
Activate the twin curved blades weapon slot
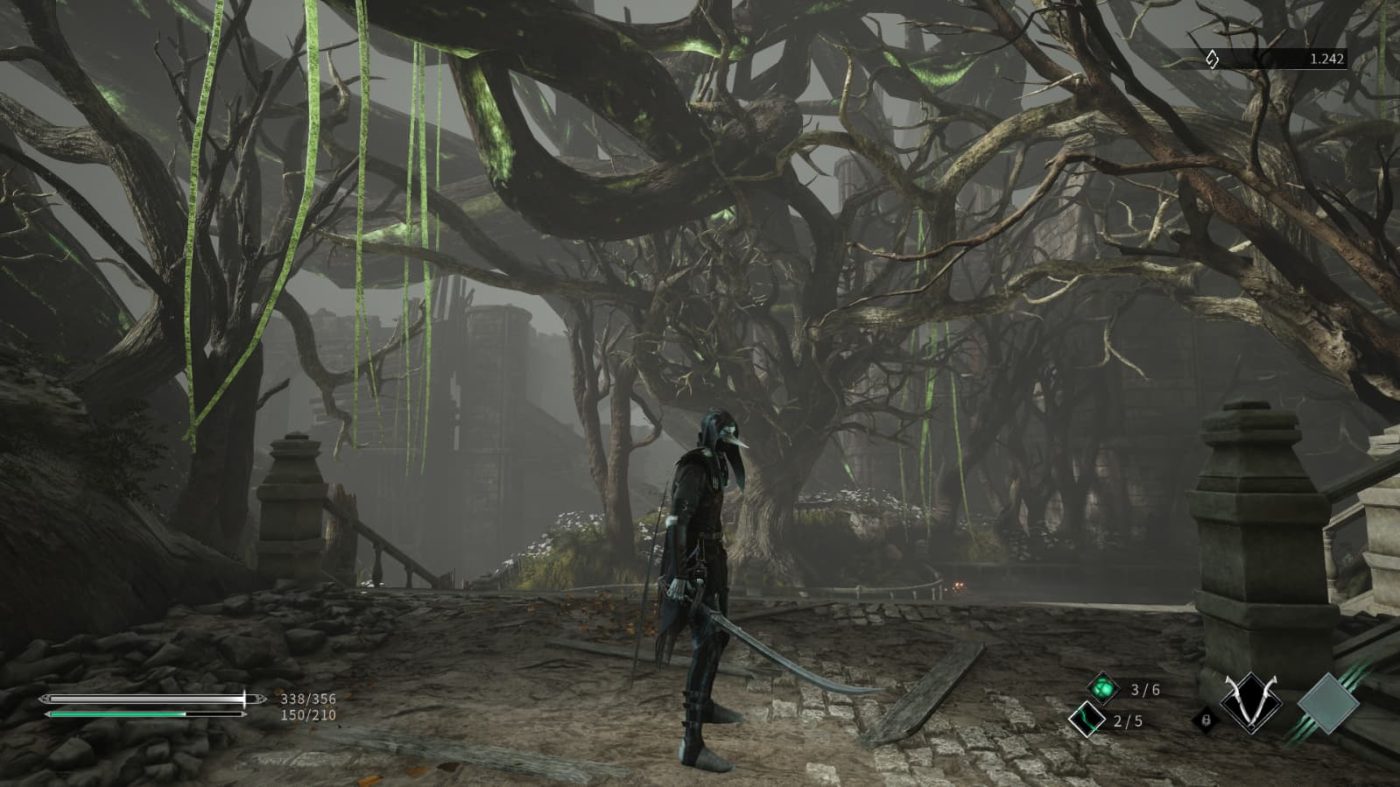coord(1250,704)
